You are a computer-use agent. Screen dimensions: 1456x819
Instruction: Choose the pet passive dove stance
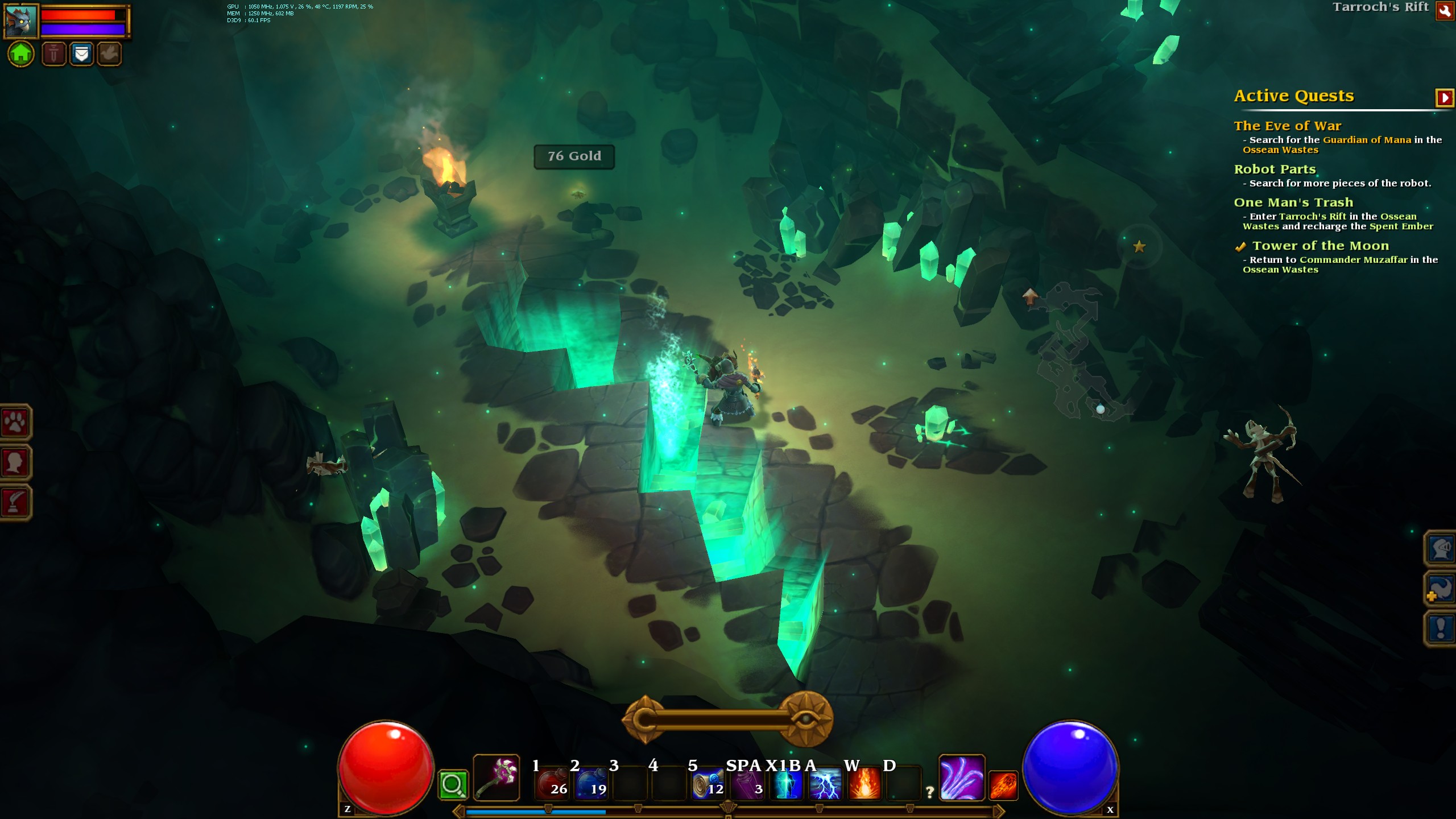(x=109, y=54)
